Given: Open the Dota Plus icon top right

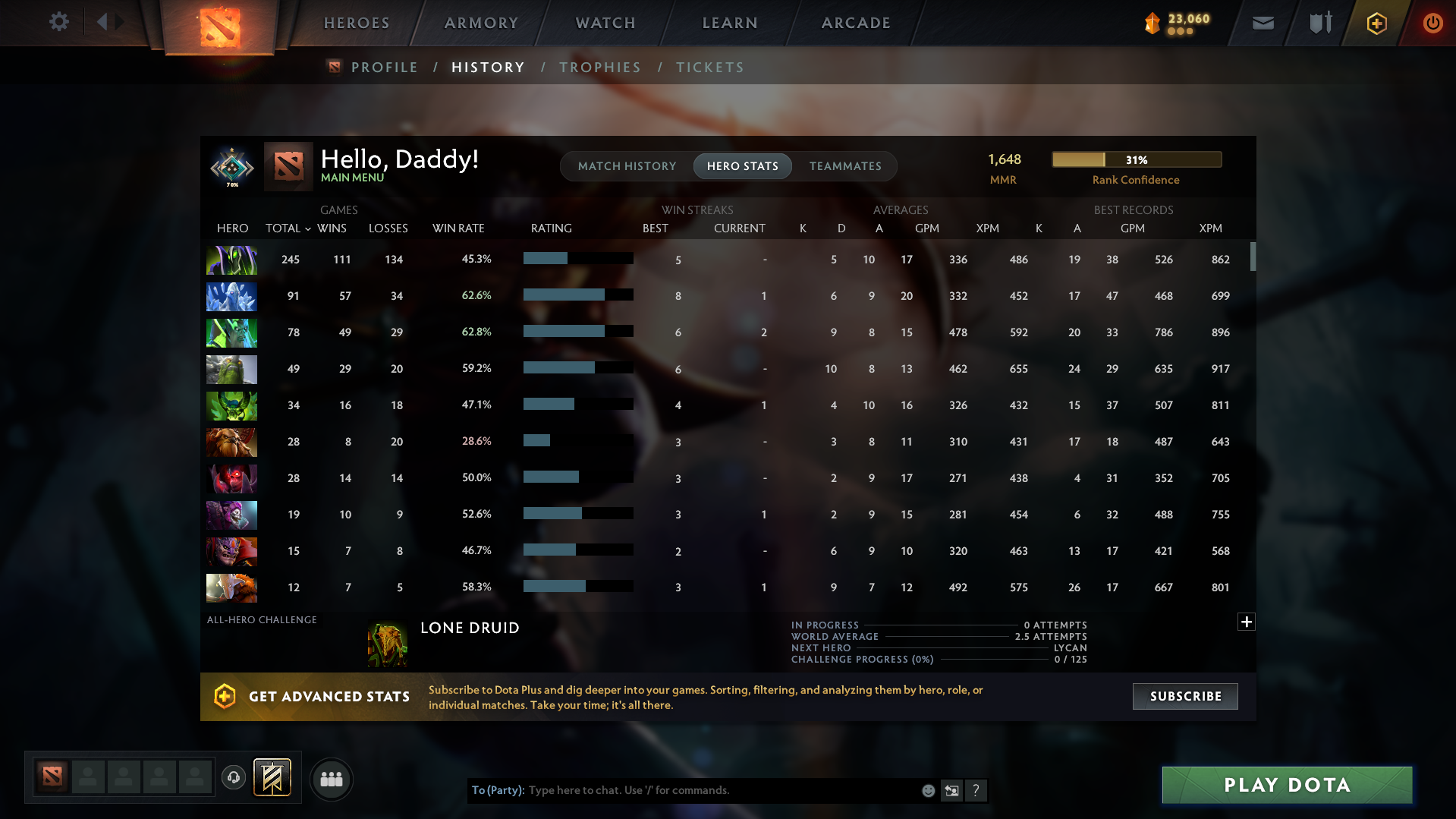Looking at the screenshot, I should [x=1376, y=23].
